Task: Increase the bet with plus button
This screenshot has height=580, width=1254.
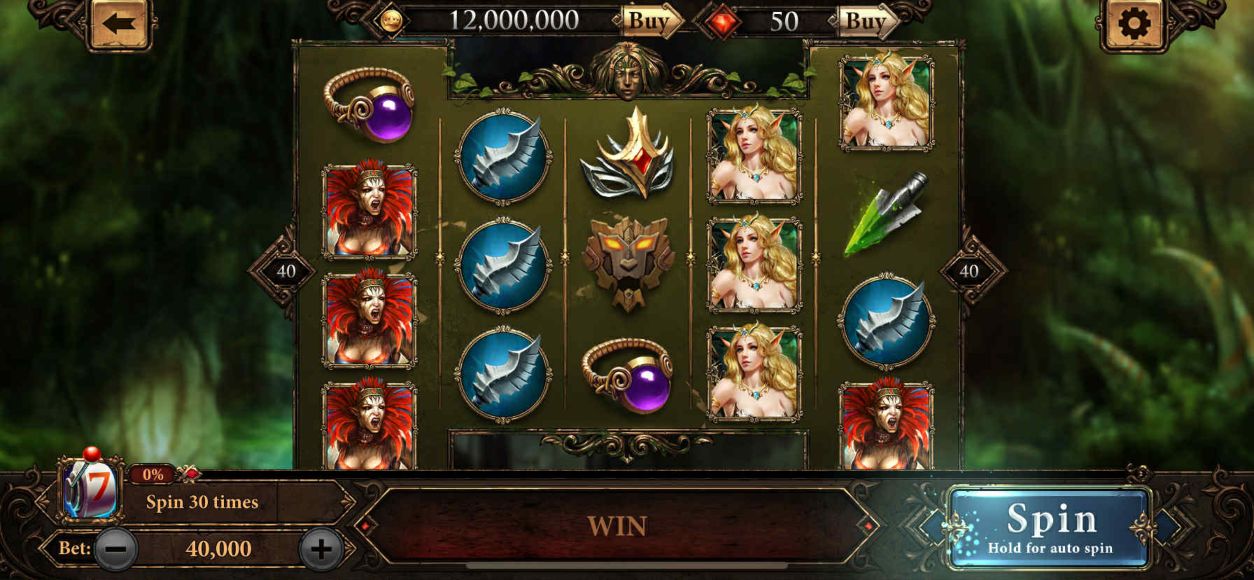Action: pyautogui.click(x=321, y=548)
